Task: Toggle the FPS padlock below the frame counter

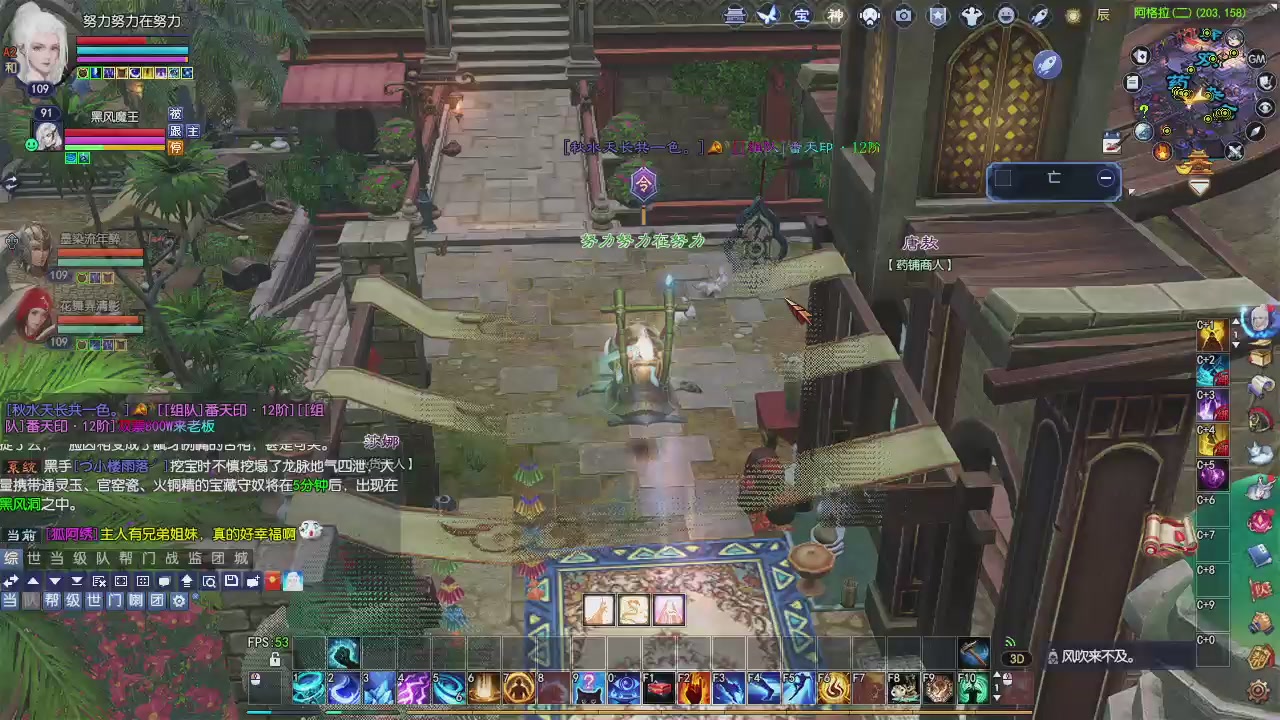Action: [x=275, y=660]
